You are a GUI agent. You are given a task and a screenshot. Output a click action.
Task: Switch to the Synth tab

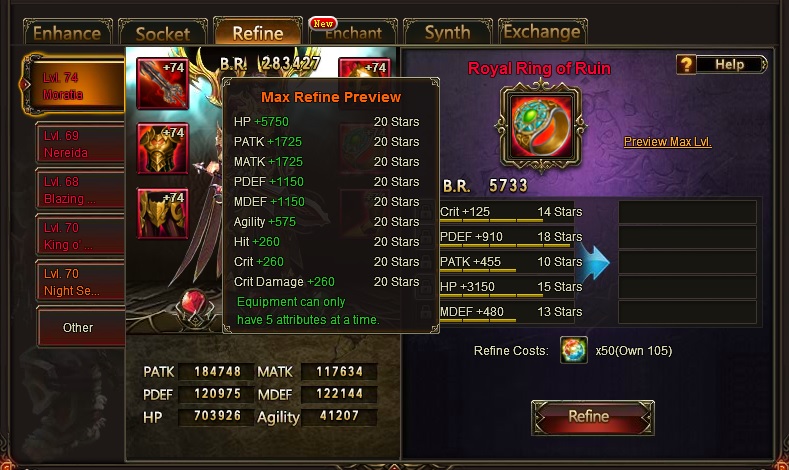point(447,33)
